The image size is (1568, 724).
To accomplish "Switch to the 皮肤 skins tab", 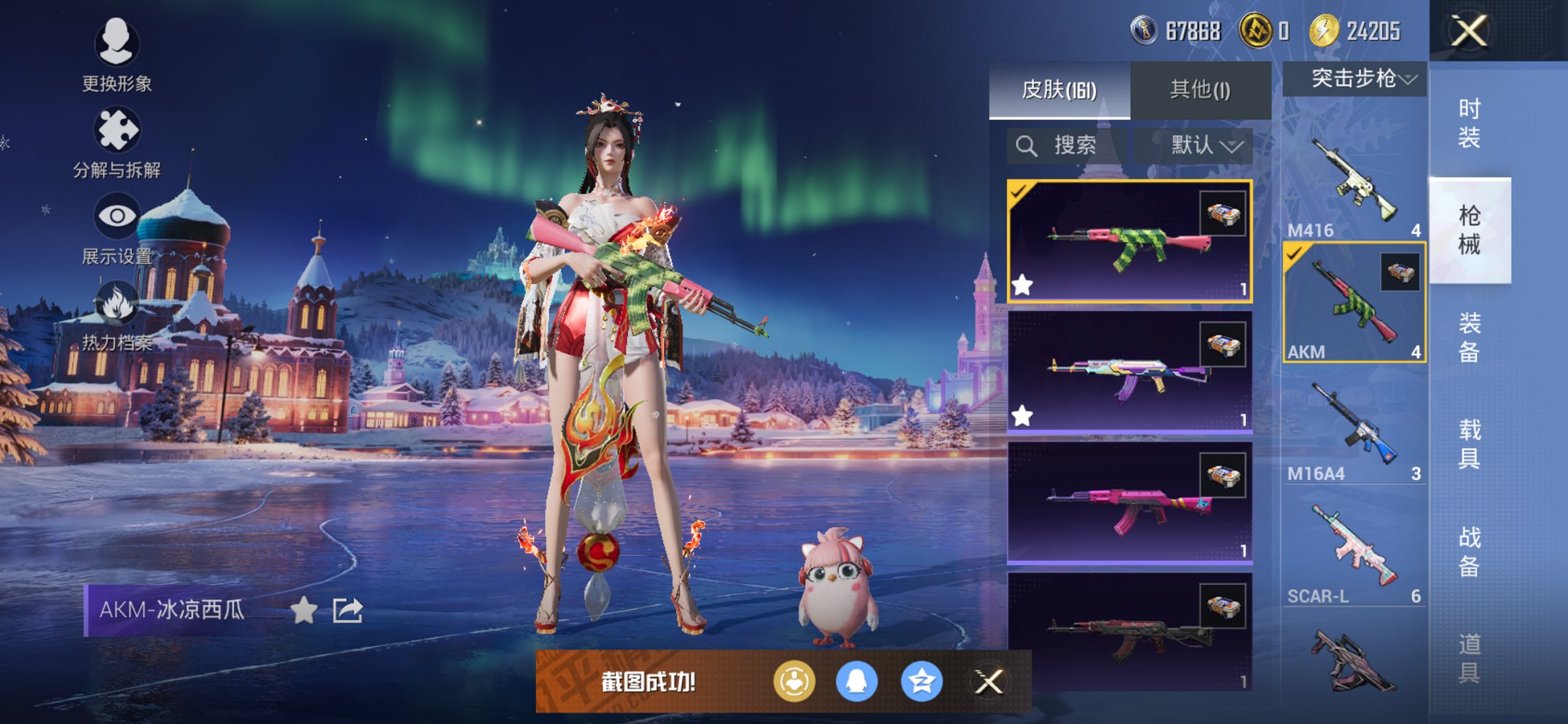I will (x=1059, y=90).
